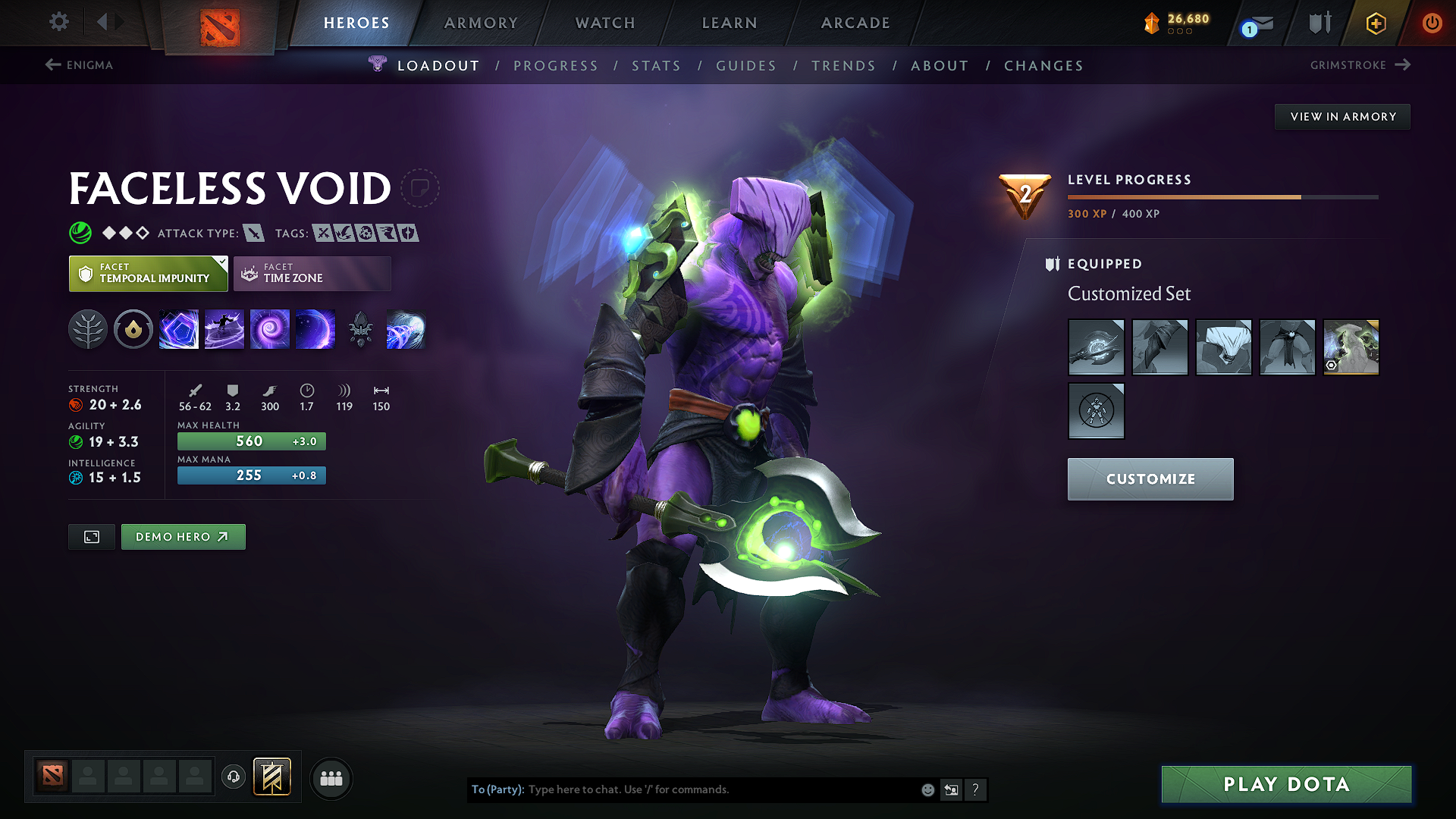Toggle the hero portrait view mode button
The width and height of the screenshot is (1456, 819).
click(91, 536)
